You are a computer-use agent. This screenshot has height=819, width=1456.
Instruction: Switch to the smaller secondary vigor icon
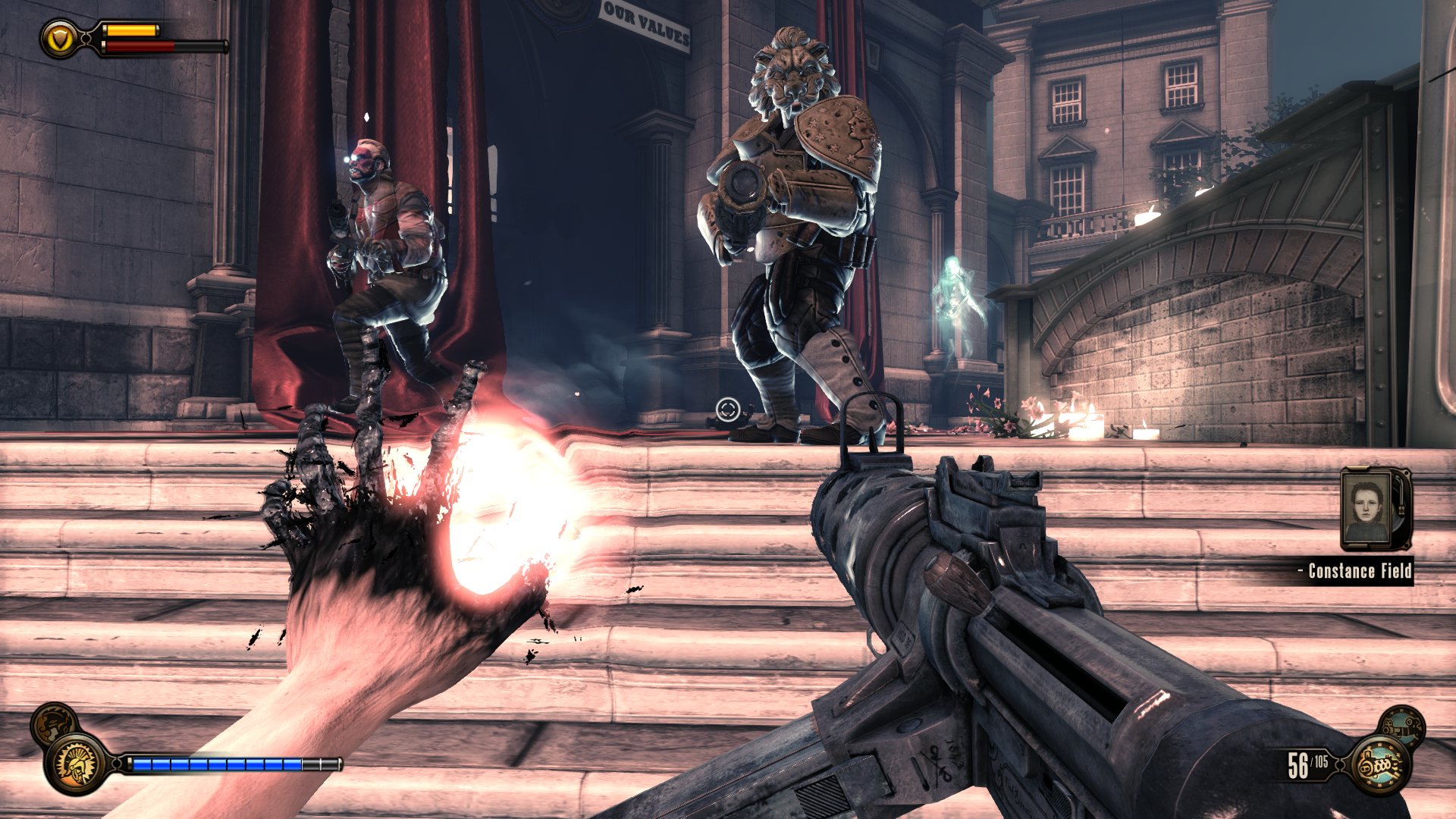click(53, 723)
